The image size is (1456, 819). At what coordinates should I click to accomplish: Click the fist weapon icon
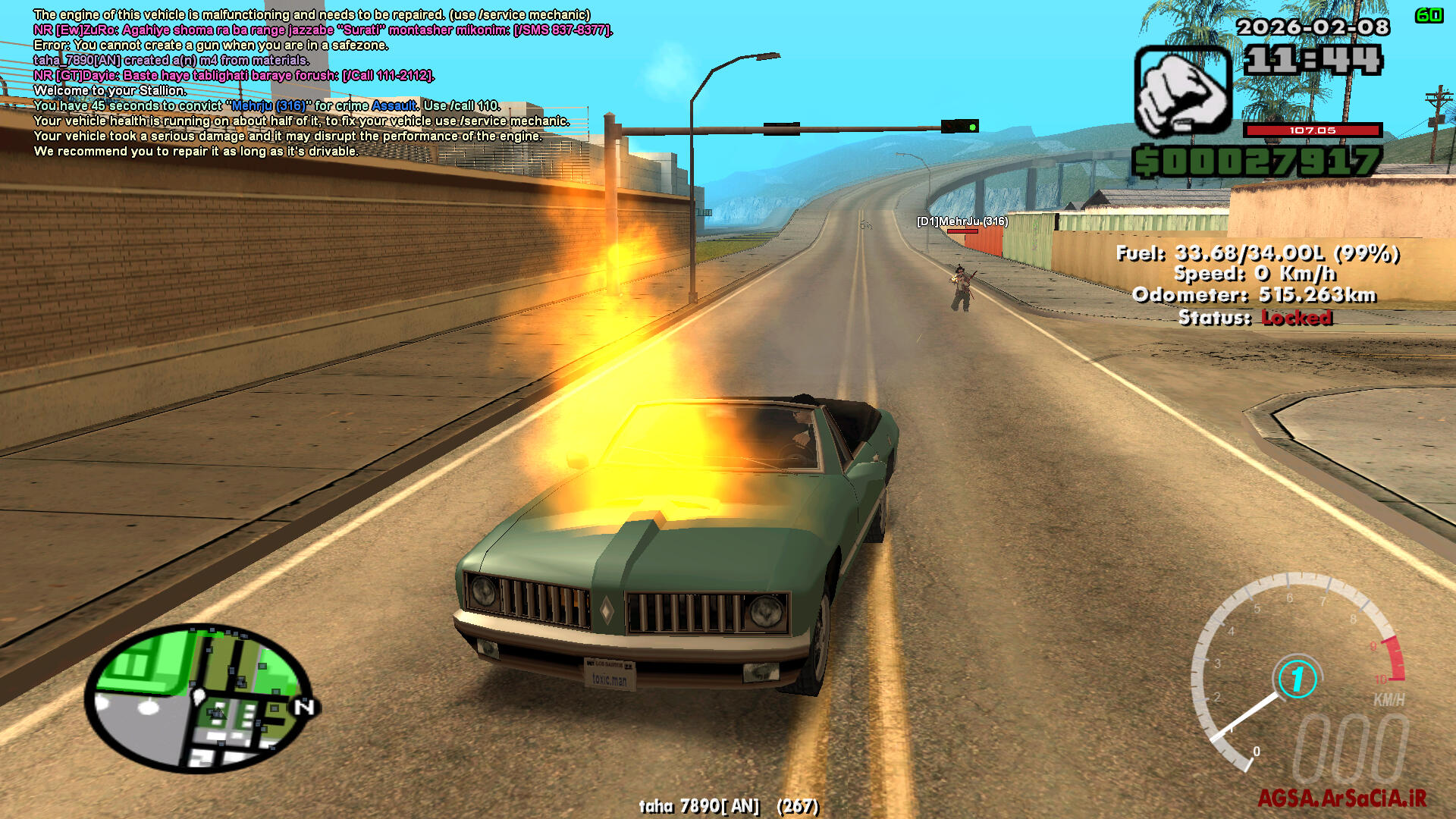pyautogui.click(x=1182, y=91)
